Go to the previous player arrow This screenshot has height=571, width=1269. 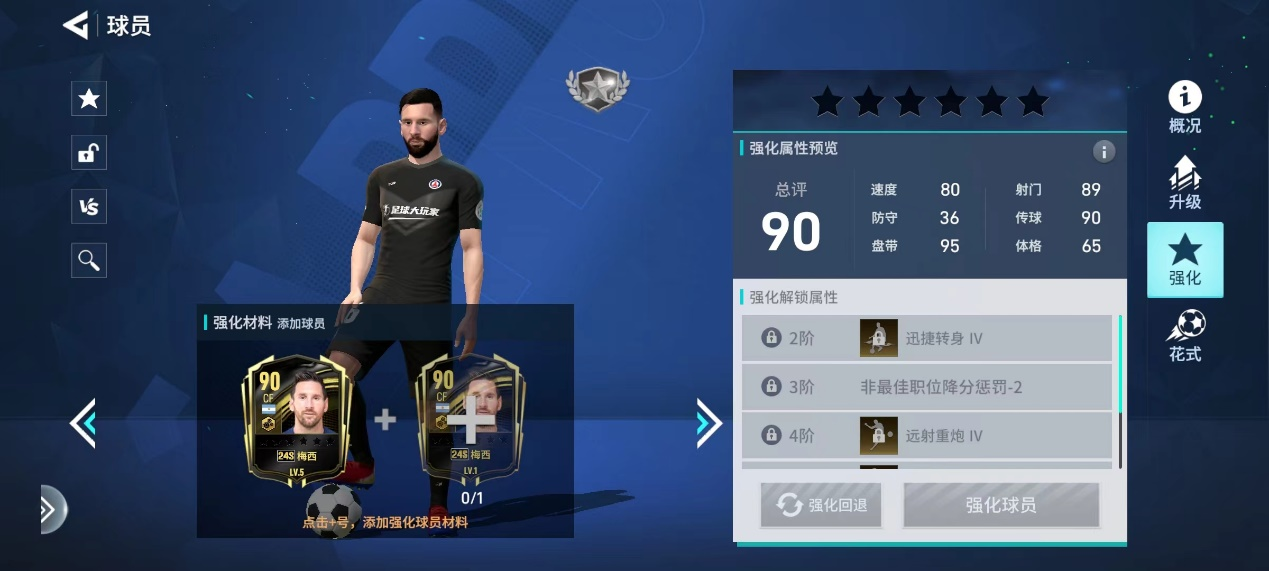pyautogui.click(x=82, y=423)
